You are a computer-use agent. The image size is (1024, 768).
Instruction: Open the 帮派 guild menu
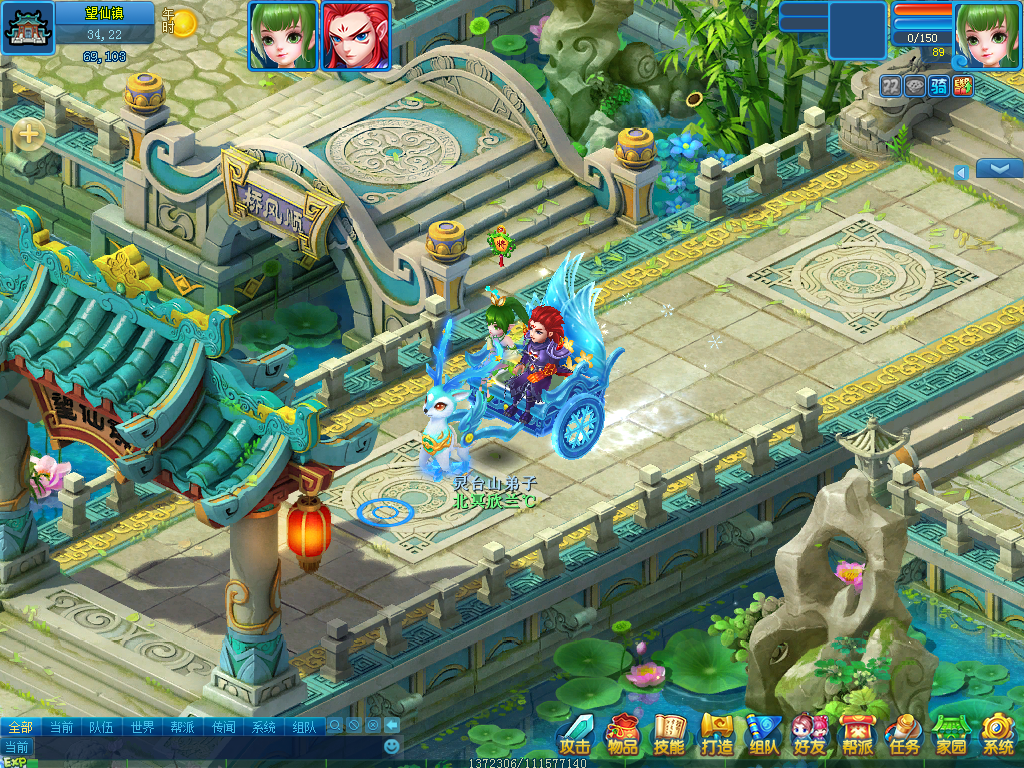(857, 735)
